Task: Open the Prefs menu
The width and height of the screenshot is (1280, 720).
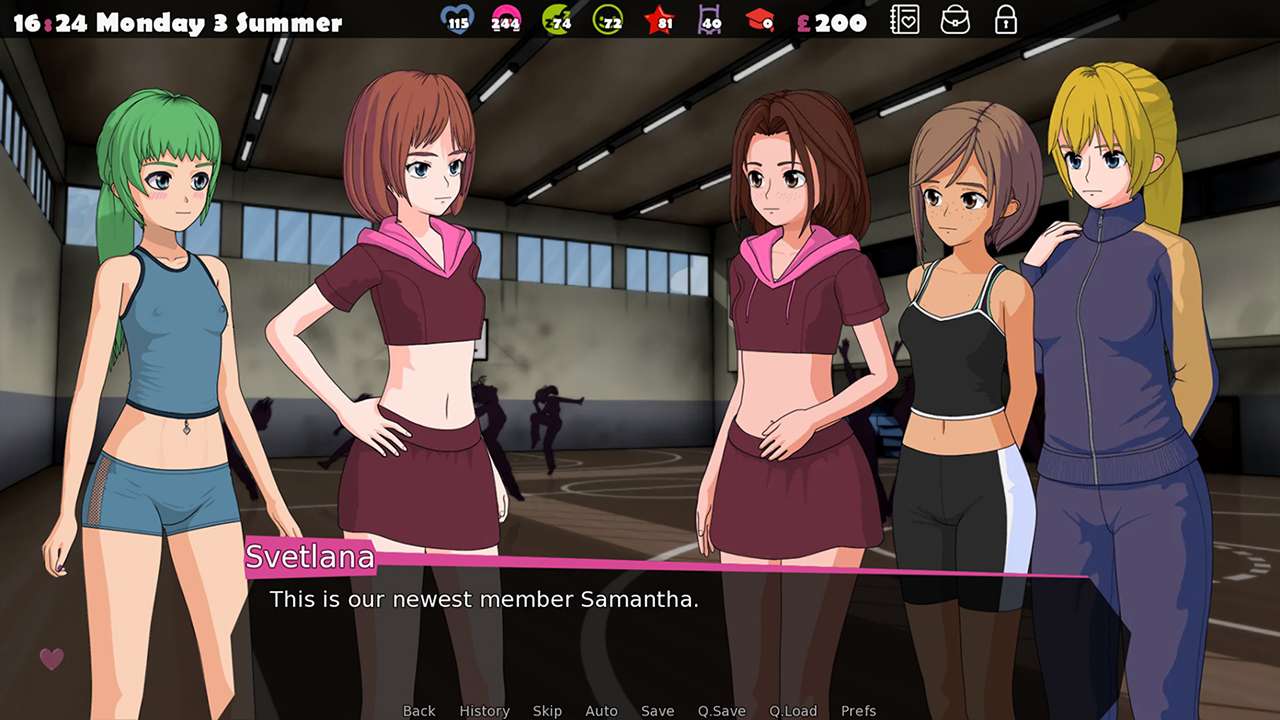Action: pos(858,711)
